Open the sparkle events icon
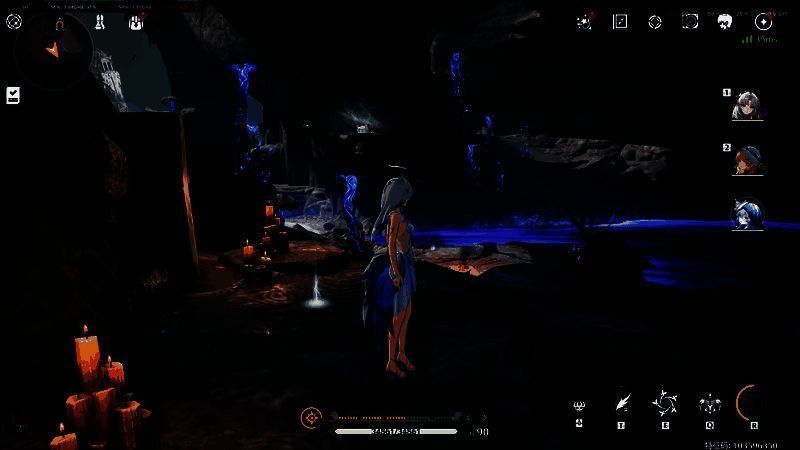Viewport: 800px width, 450px height. [x=585, y=21]
